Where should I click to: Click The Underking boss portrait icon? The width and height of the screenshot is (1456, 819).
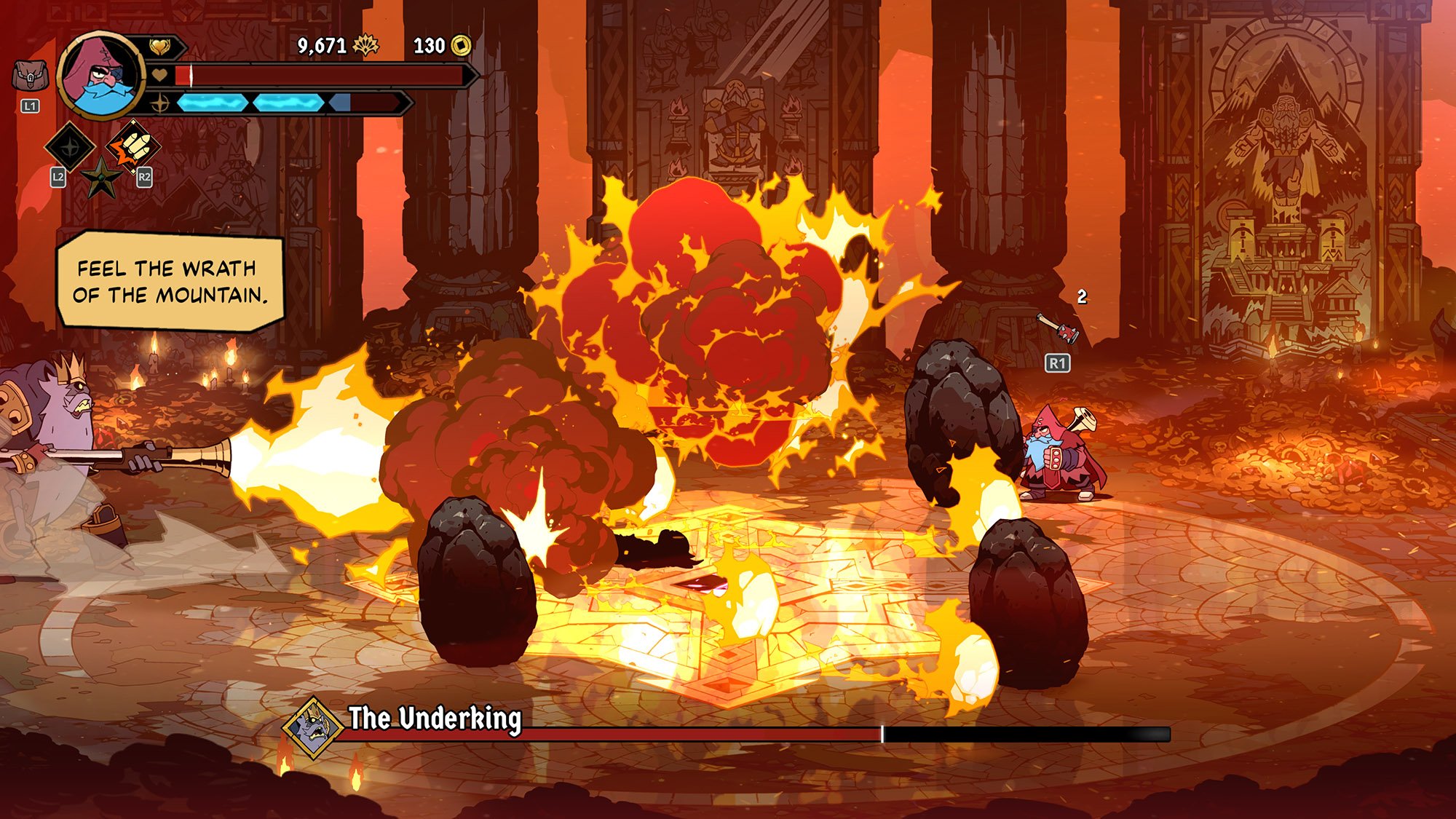pyautogui.click(x=314, y=727)
